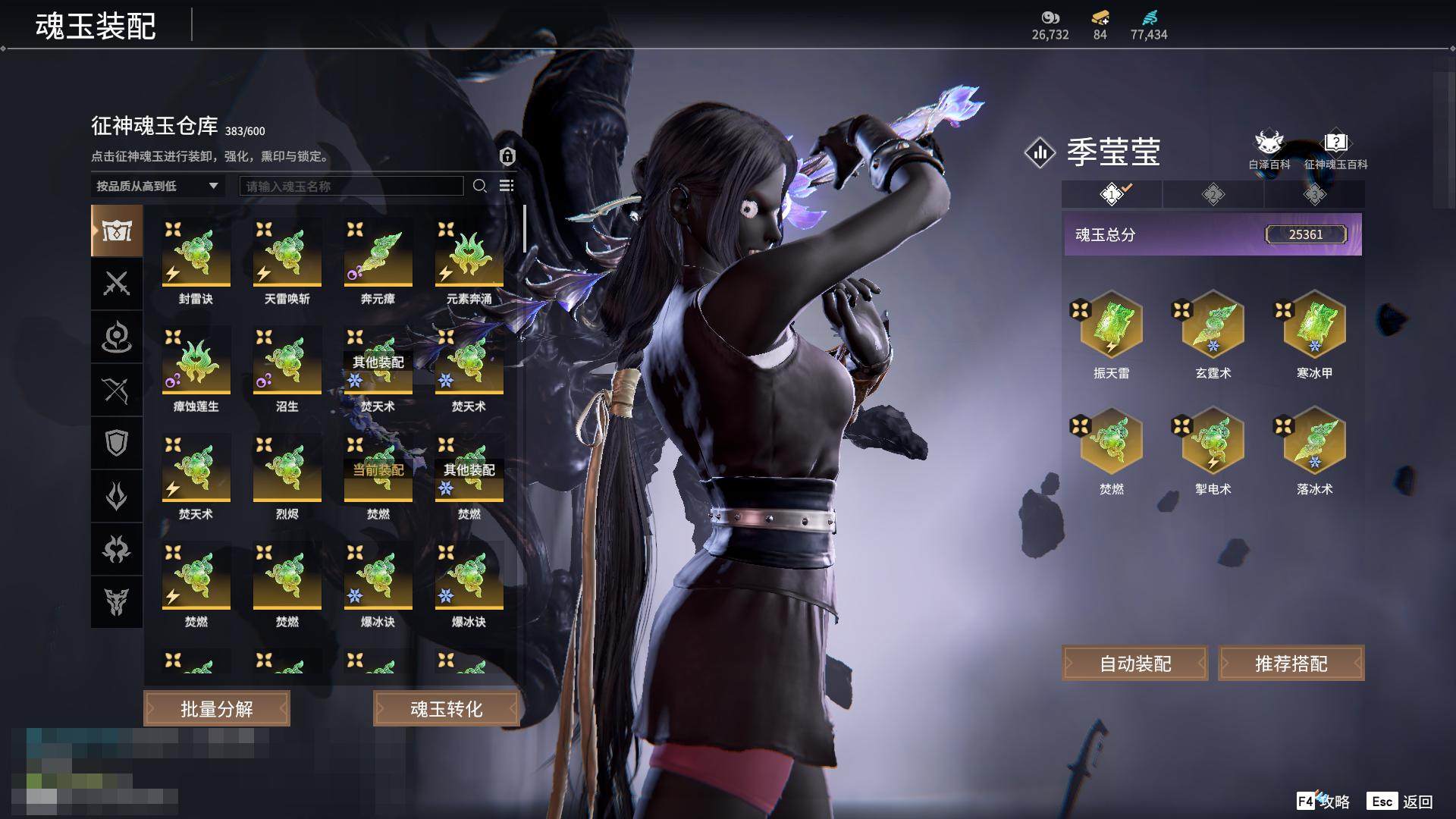Activate 自动装配 auto equip
Image resolution: width=1456 pixels, height=819 pixels.
point(1134,664)
